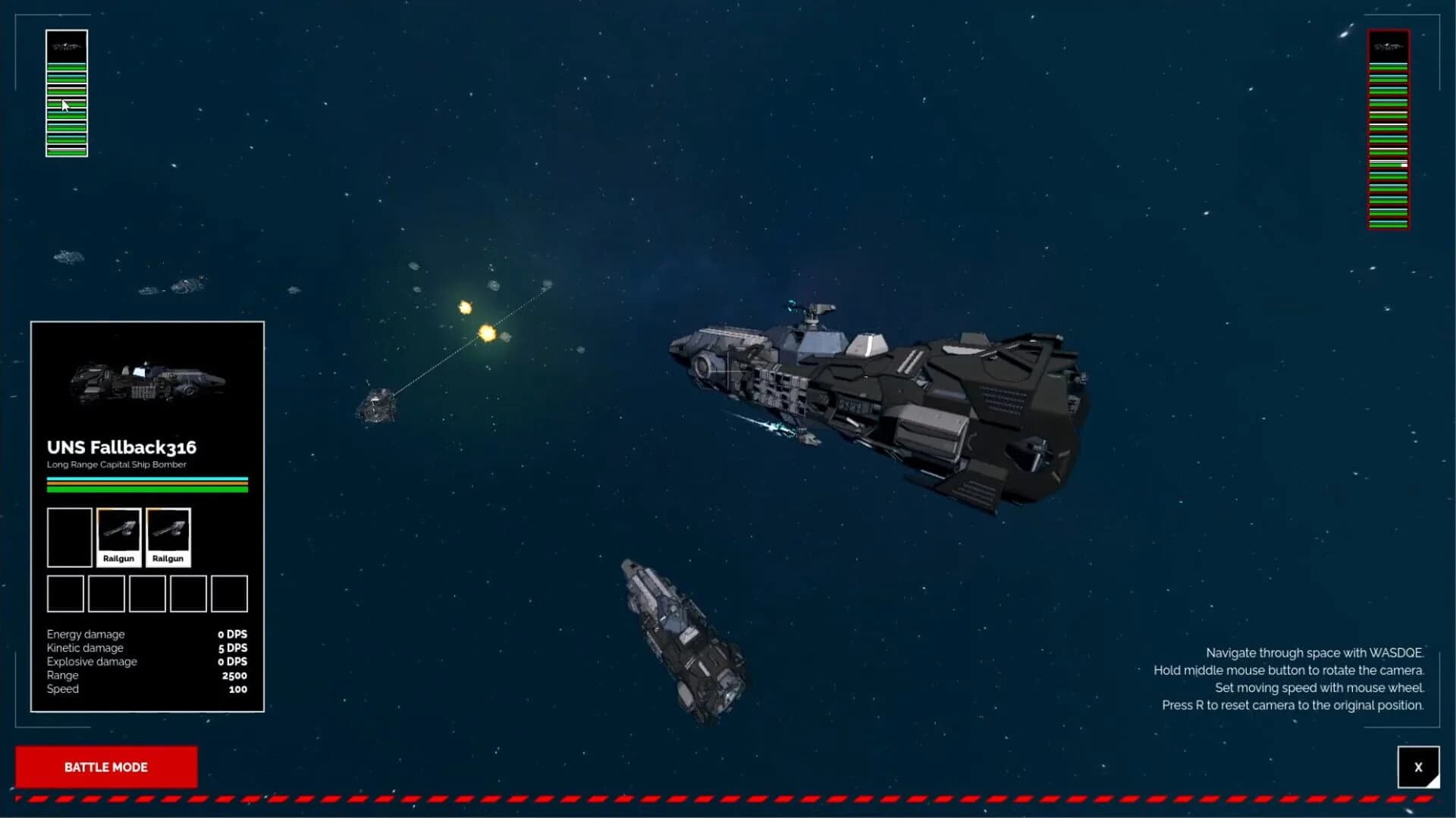Click the topmost health bar in the left roster
1456x818 pixels.
[66, 68]
